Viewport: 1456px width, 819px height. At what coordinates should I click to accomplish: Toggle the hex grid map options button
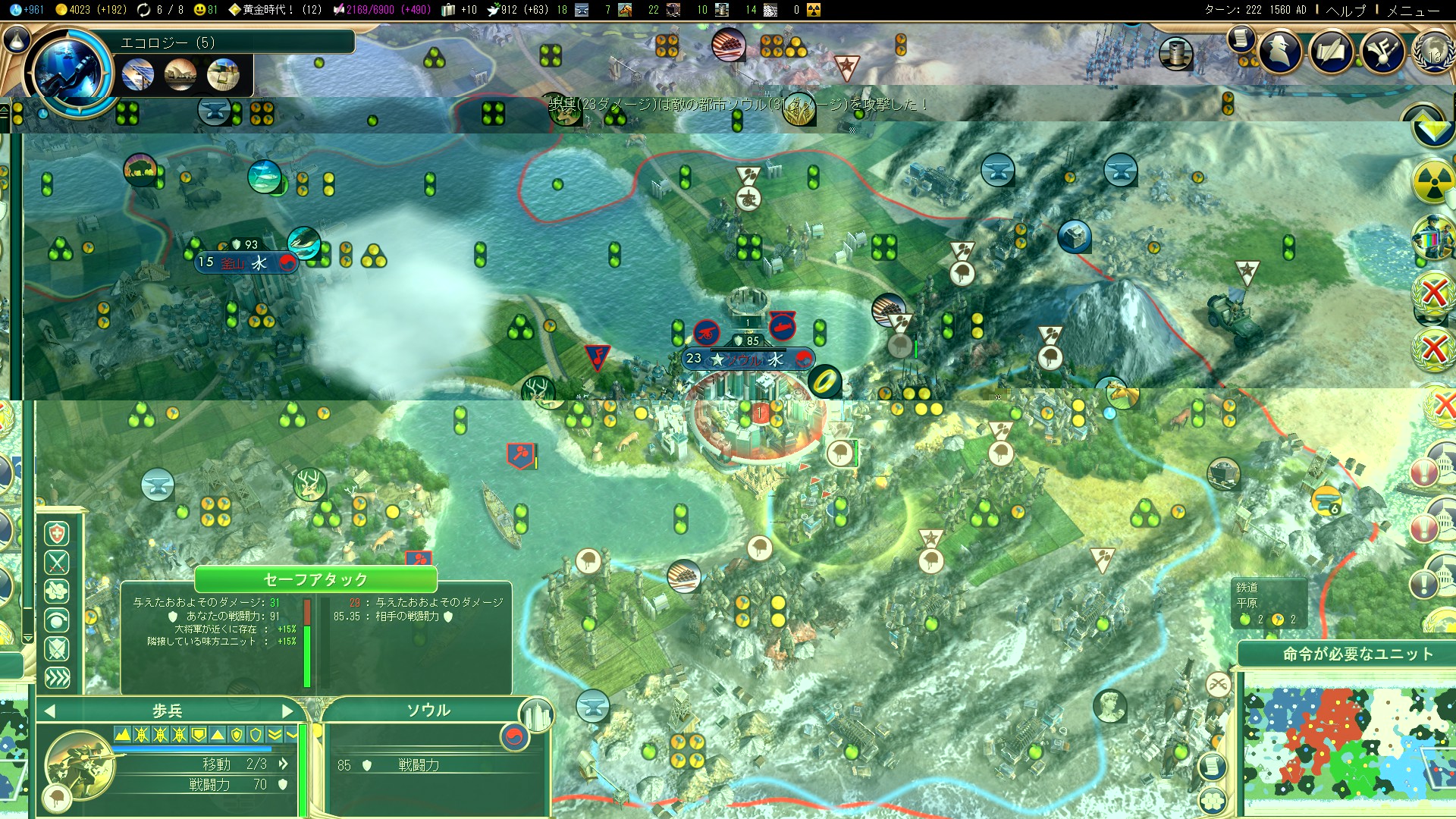tap(1213, 799)
